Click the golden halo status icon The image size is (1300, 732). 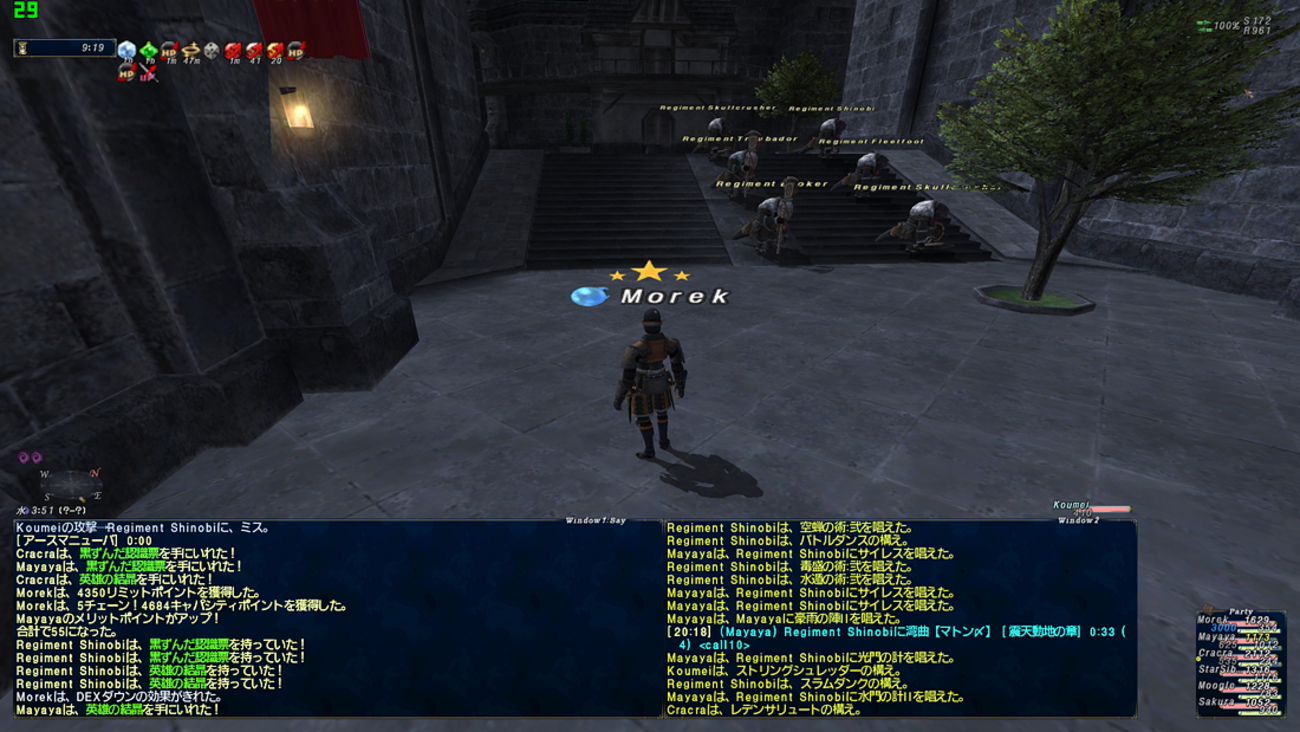[190, 50]
